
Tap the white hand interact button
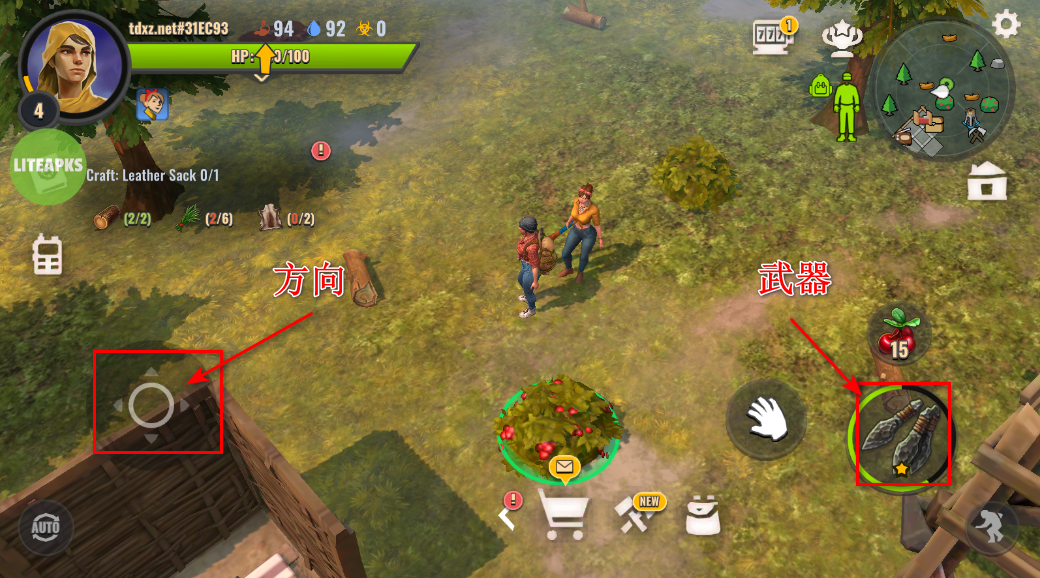click(x=766, y=416)
